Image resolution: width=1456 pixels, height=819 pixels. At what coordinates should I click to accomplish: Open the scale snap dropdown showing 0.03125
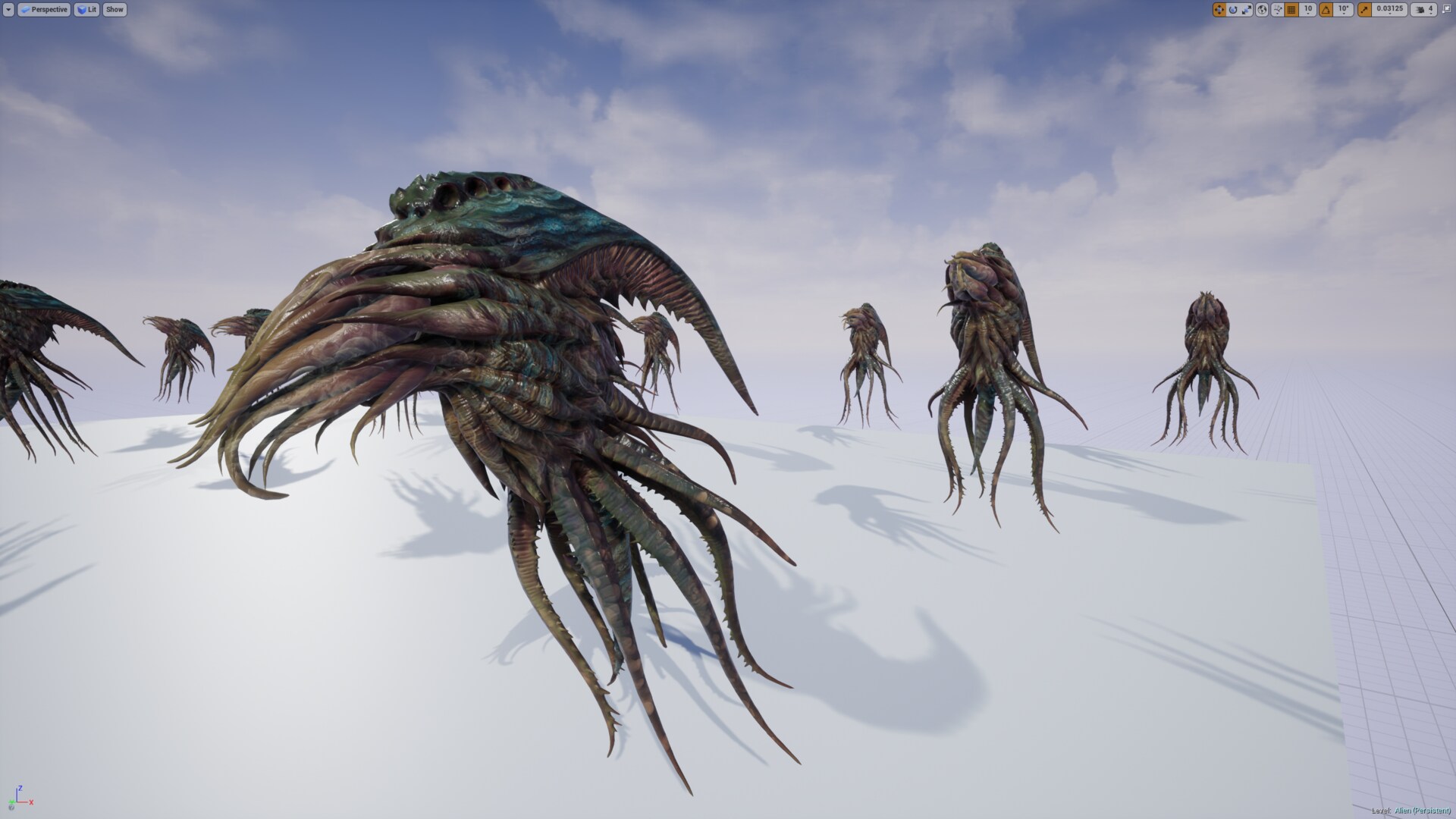click(x=1389, y=9)
